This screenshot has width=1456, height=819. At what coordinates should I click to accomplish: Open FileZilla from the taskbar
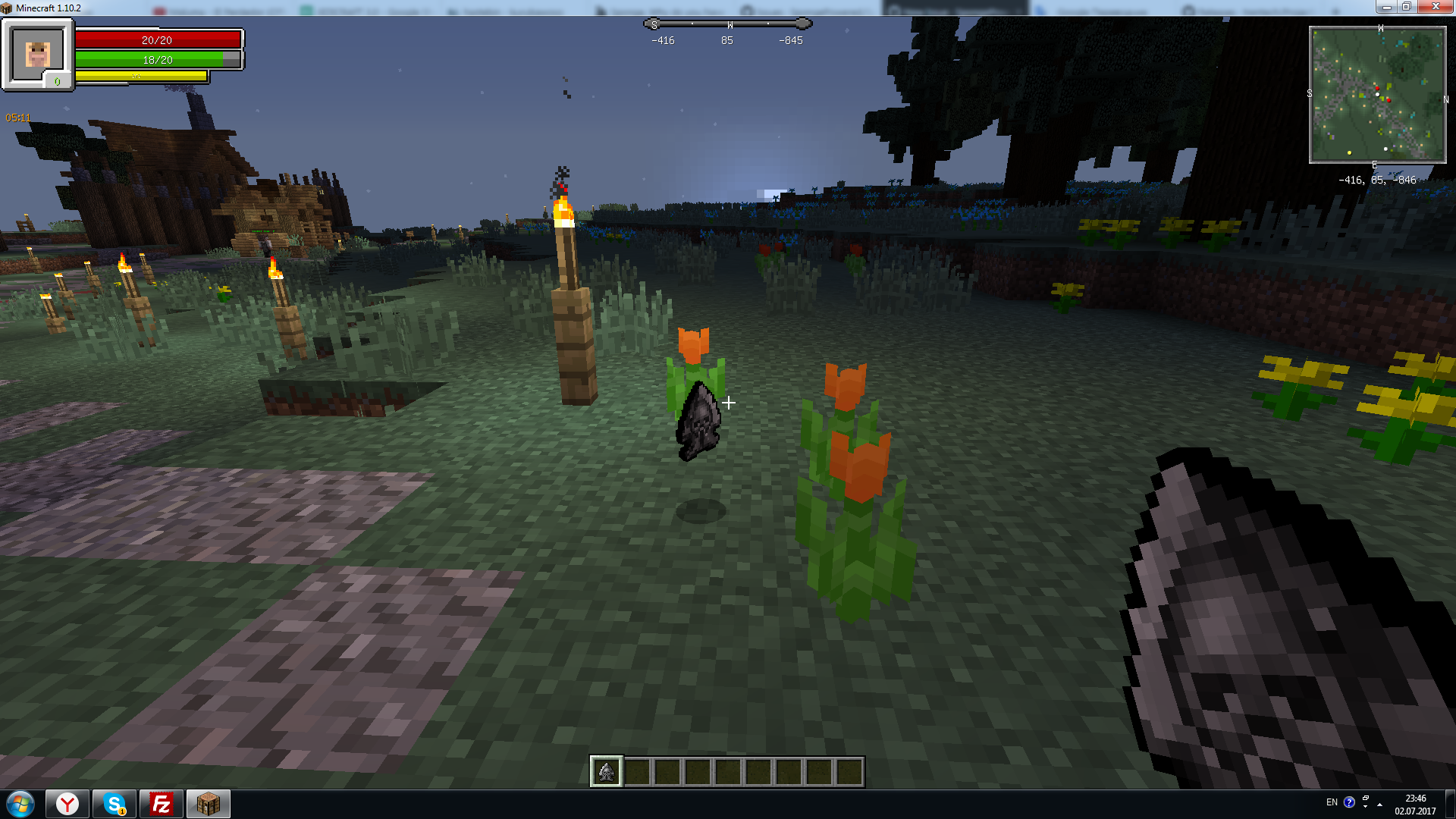click(161, 803)
